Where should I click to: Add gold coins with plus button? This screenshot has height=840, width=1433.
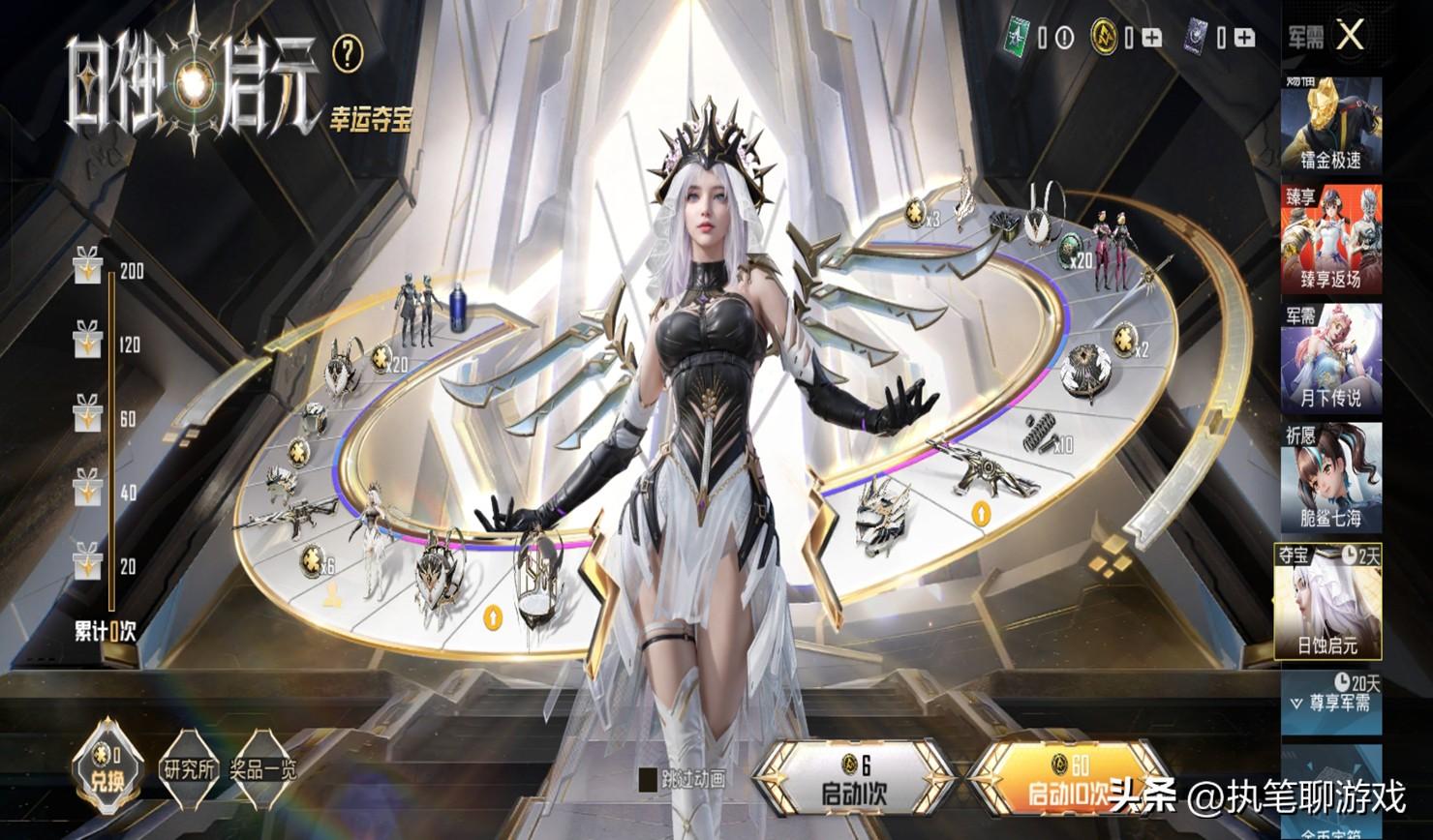click(x=1151, y=38)
